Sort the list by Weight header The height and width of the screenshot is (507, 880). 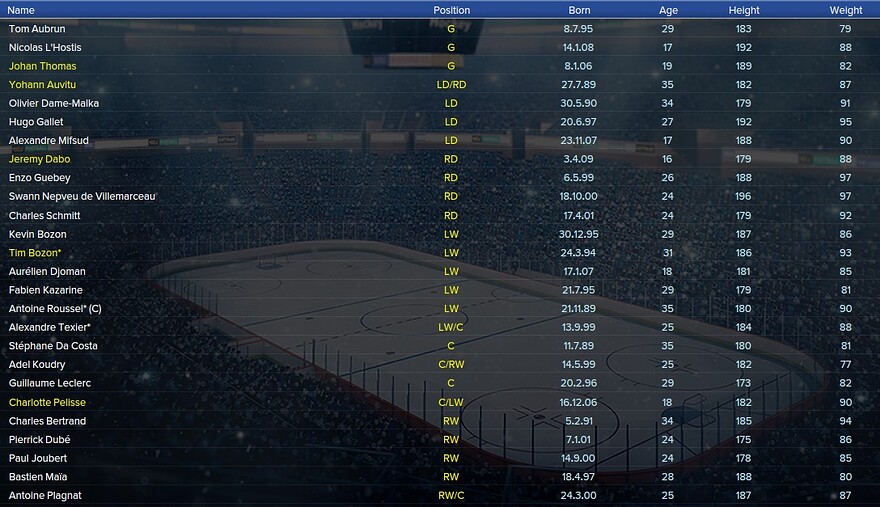point(845,10)
